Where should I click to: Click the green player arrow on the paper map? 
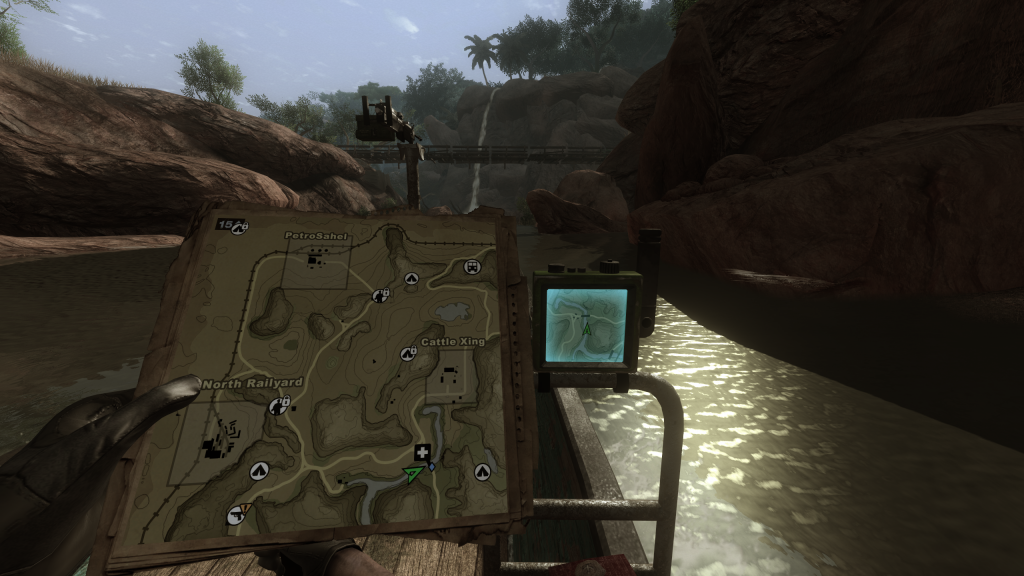(x=412, y=473)
